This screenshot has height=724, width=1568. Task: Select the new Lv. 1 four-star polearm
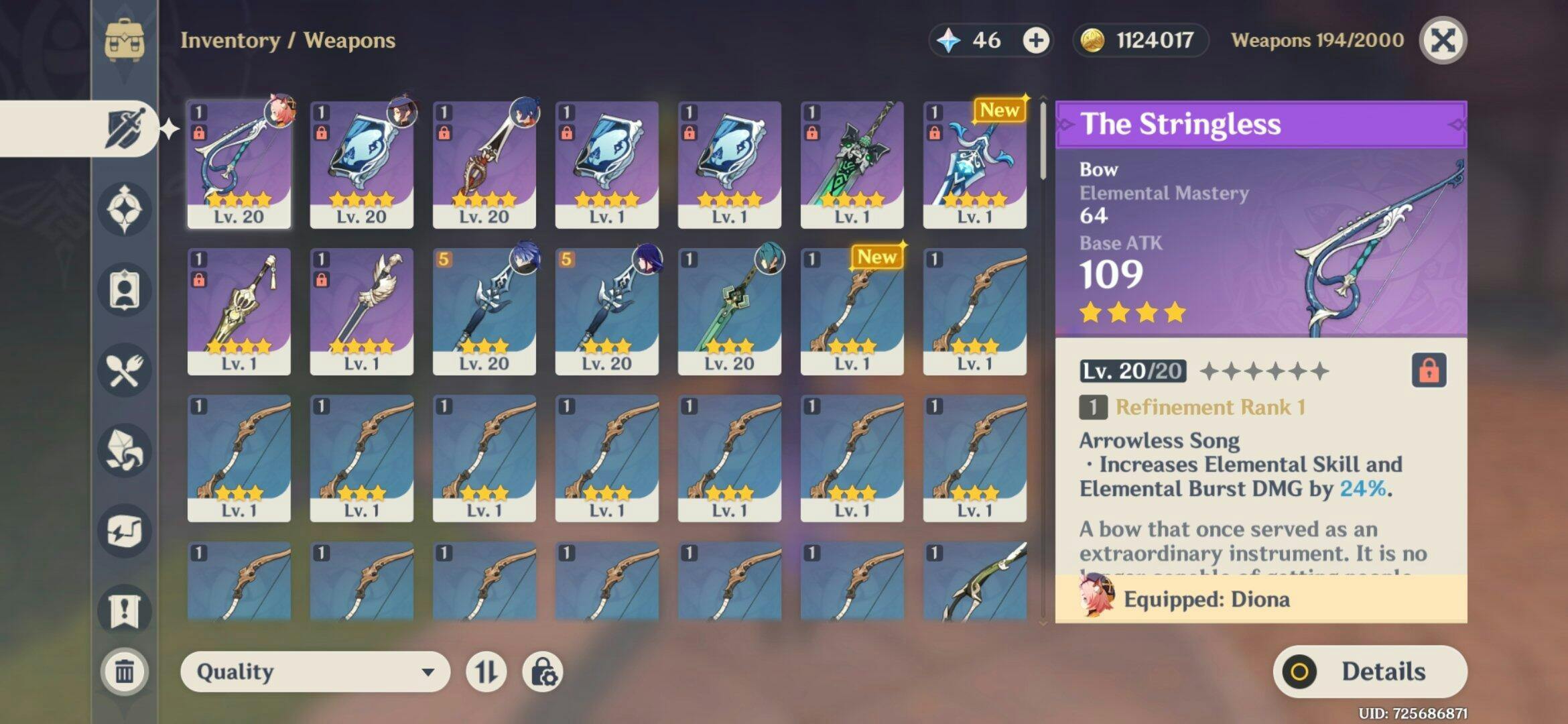[x=974, y=165]
